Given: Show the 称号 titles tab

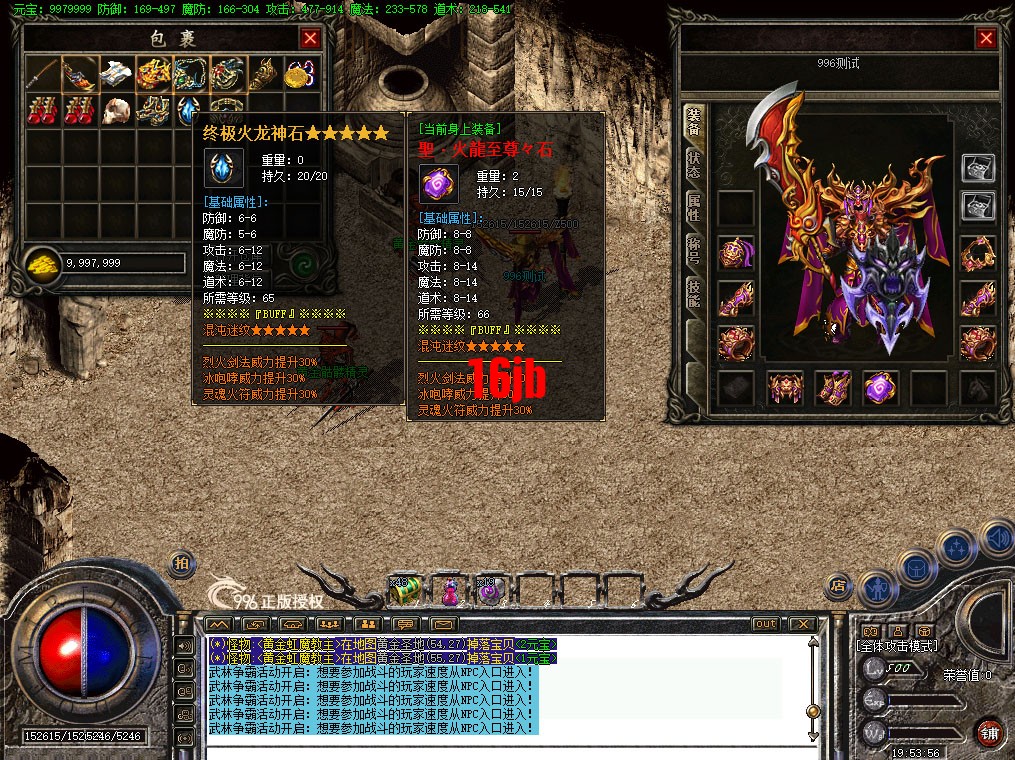Looking at the screenshot, I should [693, 251].
